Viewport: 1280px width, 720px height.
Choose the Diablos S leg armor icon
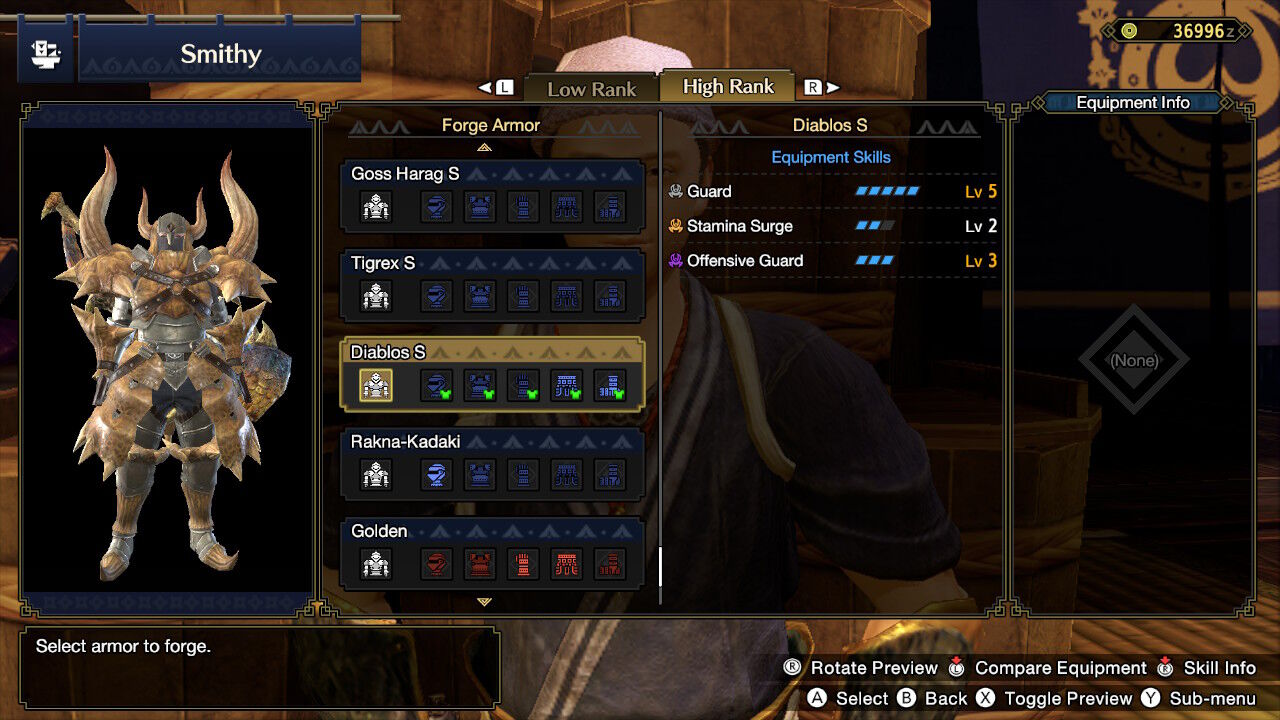click(x=610, y=385)
